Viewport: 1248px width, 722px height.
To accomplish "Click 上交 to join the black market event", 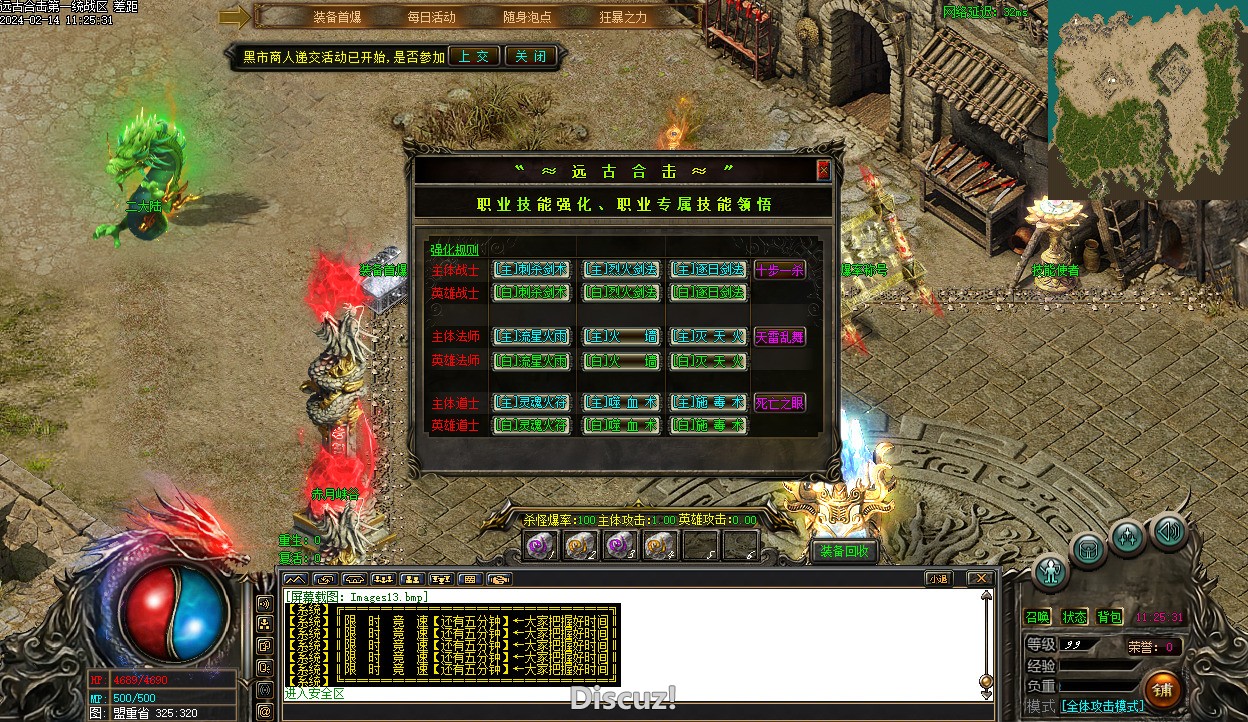I will (x=474, y=56).
